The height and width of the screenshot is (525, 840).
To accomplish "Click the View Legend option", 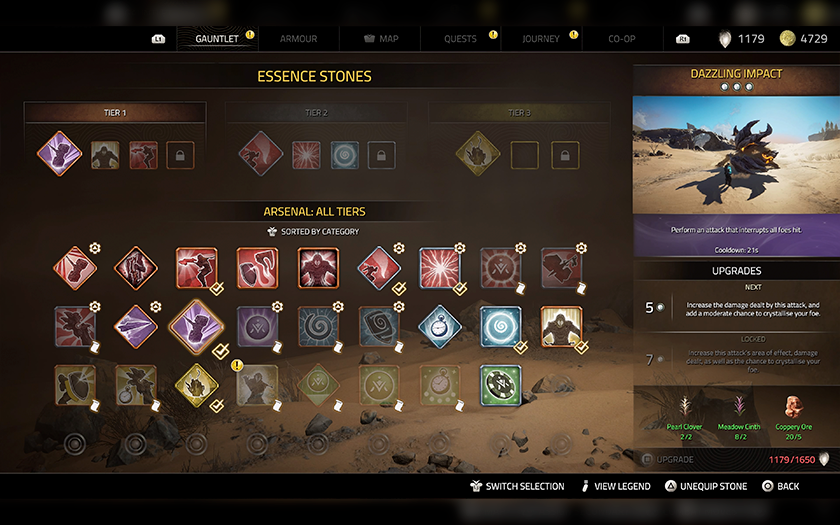I will 614,486.
